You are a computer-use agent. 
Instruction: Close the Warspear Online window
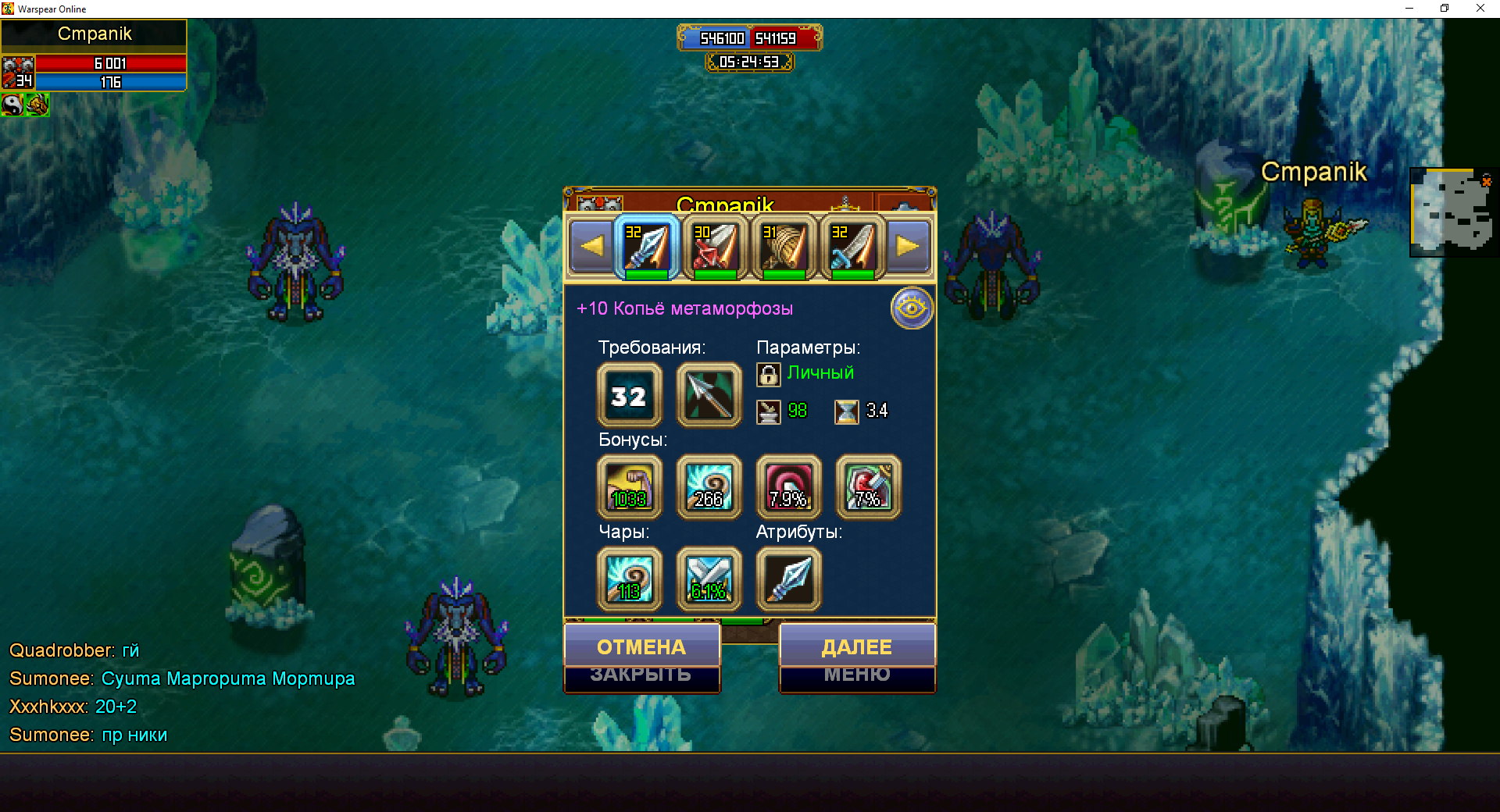(x=1480, y=9)
